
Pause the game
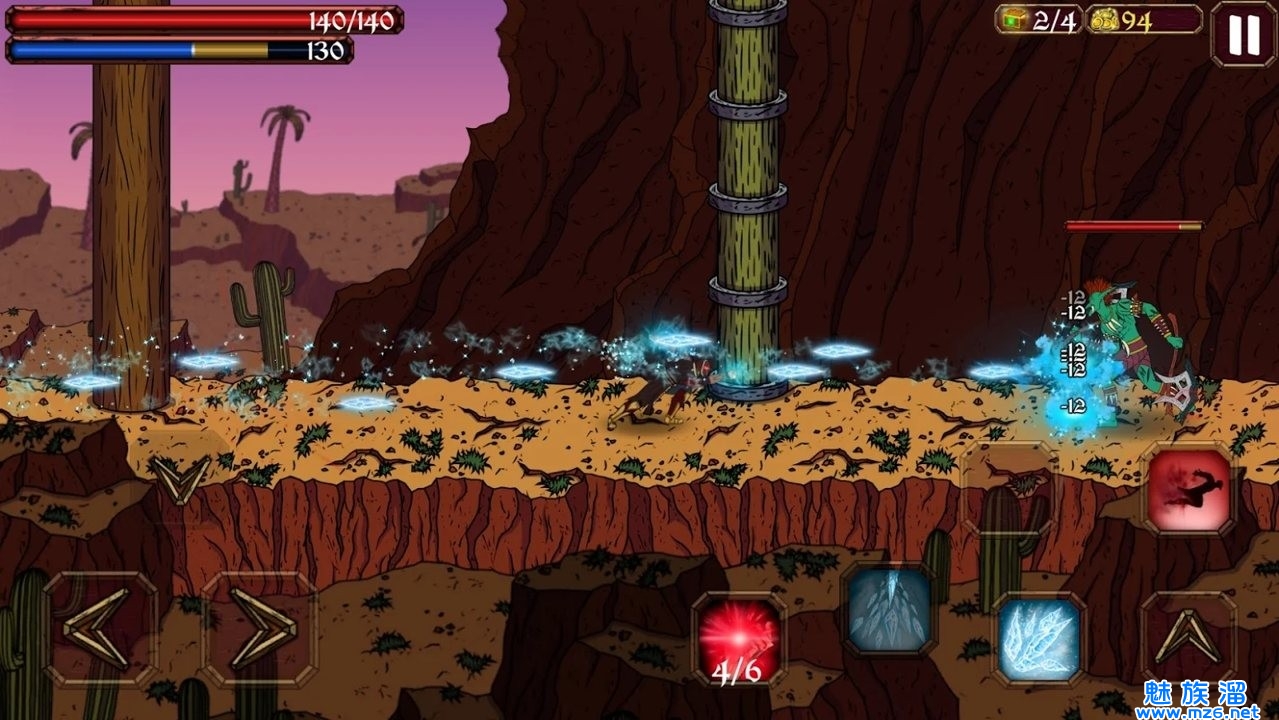(x=1243, y=35)
